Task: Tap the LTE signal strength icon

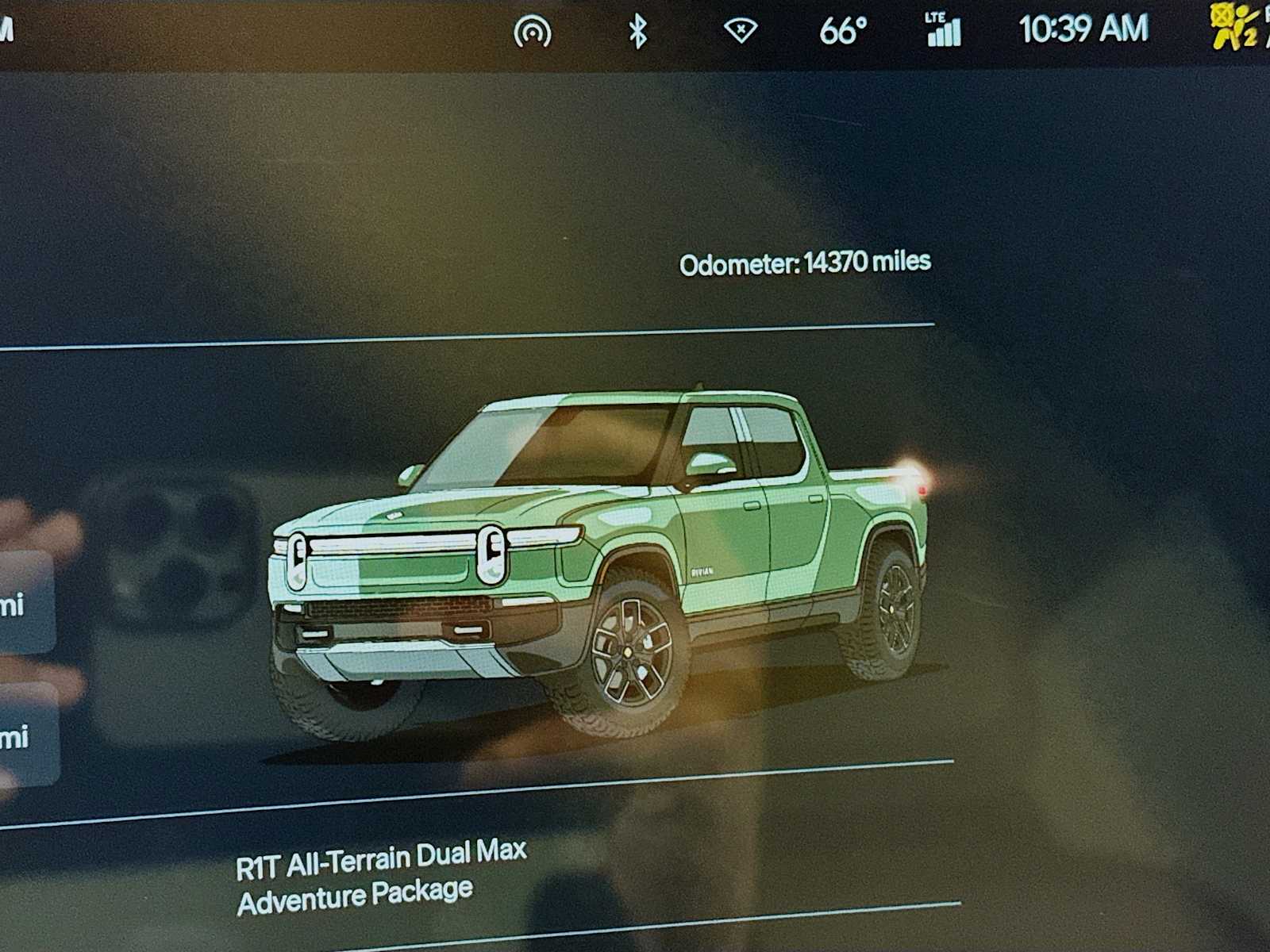Action: tap(944, 30)
